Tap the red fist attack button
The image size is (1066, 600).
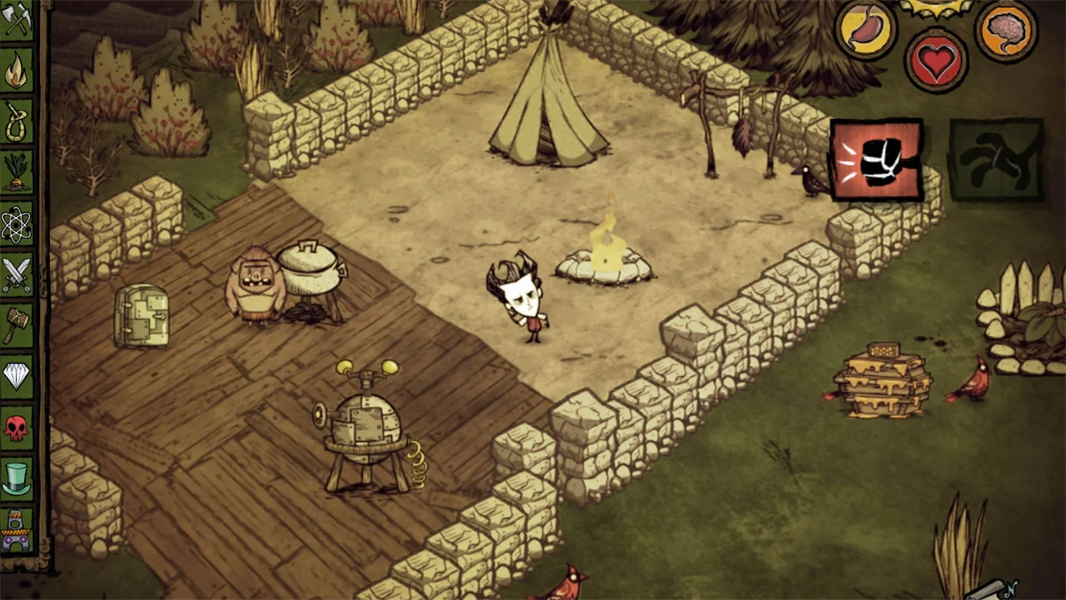[876, 160]
